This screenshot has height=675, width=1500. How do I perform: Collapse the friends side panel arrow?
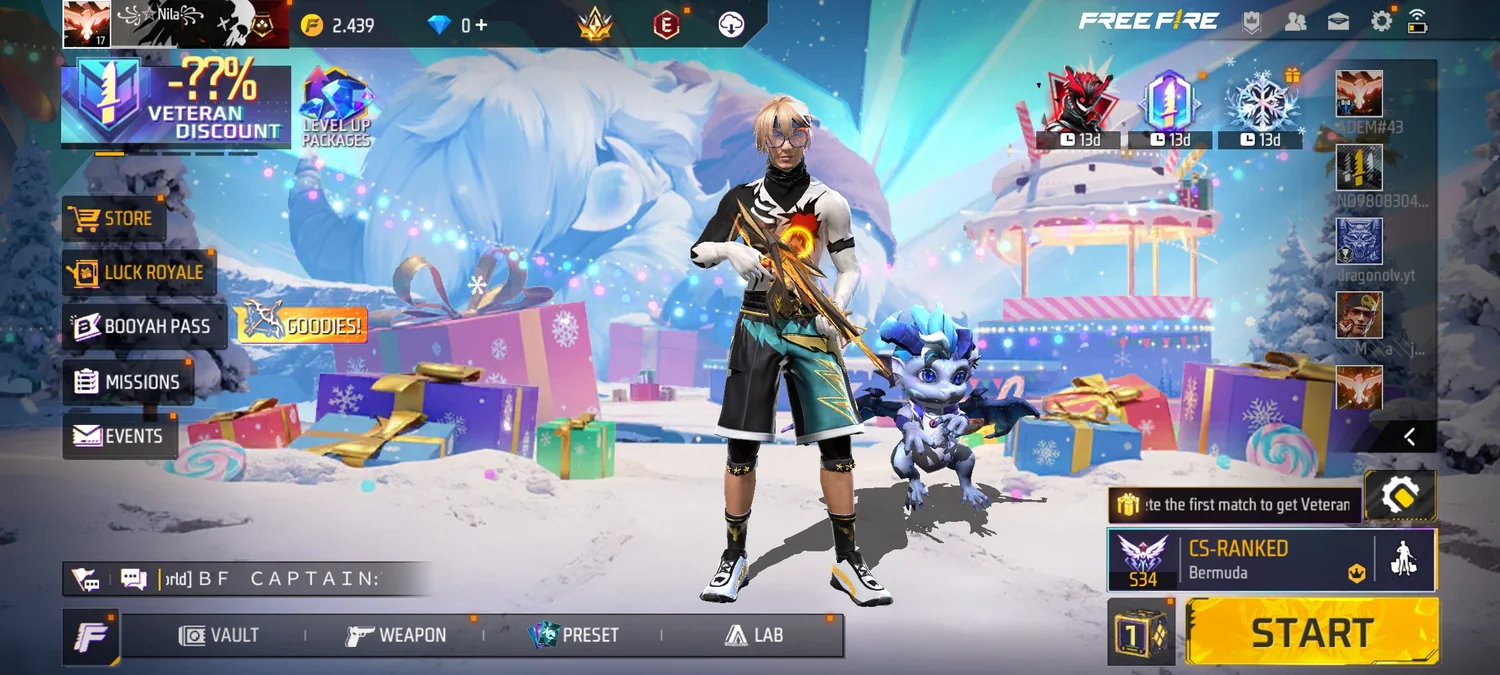tap(1409, 436)
